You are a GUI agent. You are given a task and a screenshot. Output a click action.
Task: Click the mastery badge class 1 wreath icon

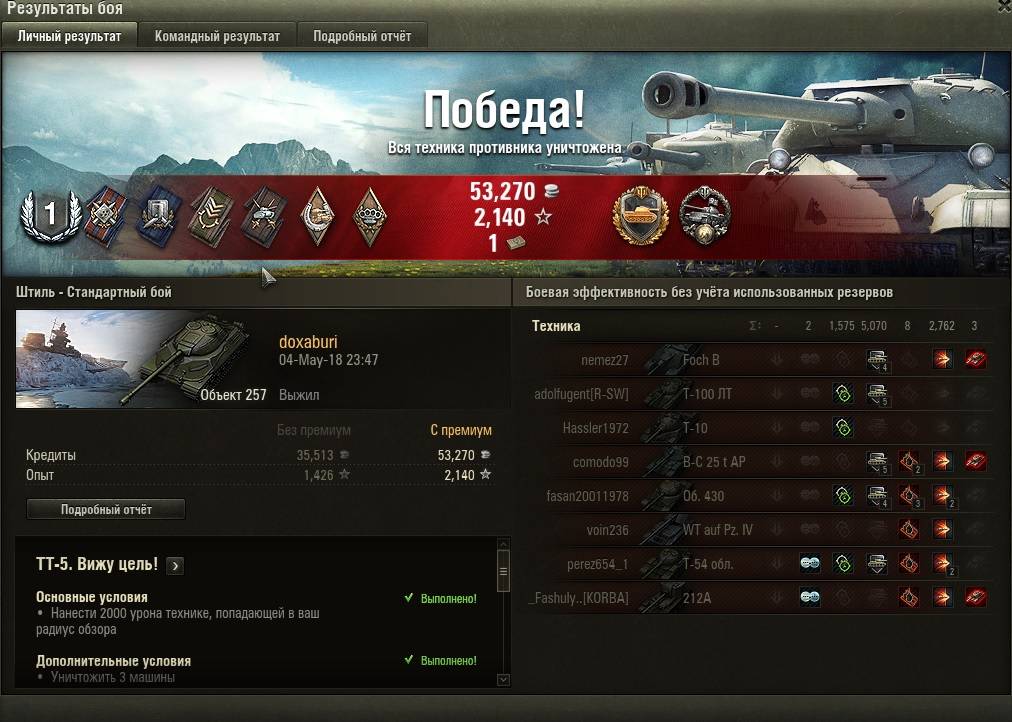click(49, 214)
